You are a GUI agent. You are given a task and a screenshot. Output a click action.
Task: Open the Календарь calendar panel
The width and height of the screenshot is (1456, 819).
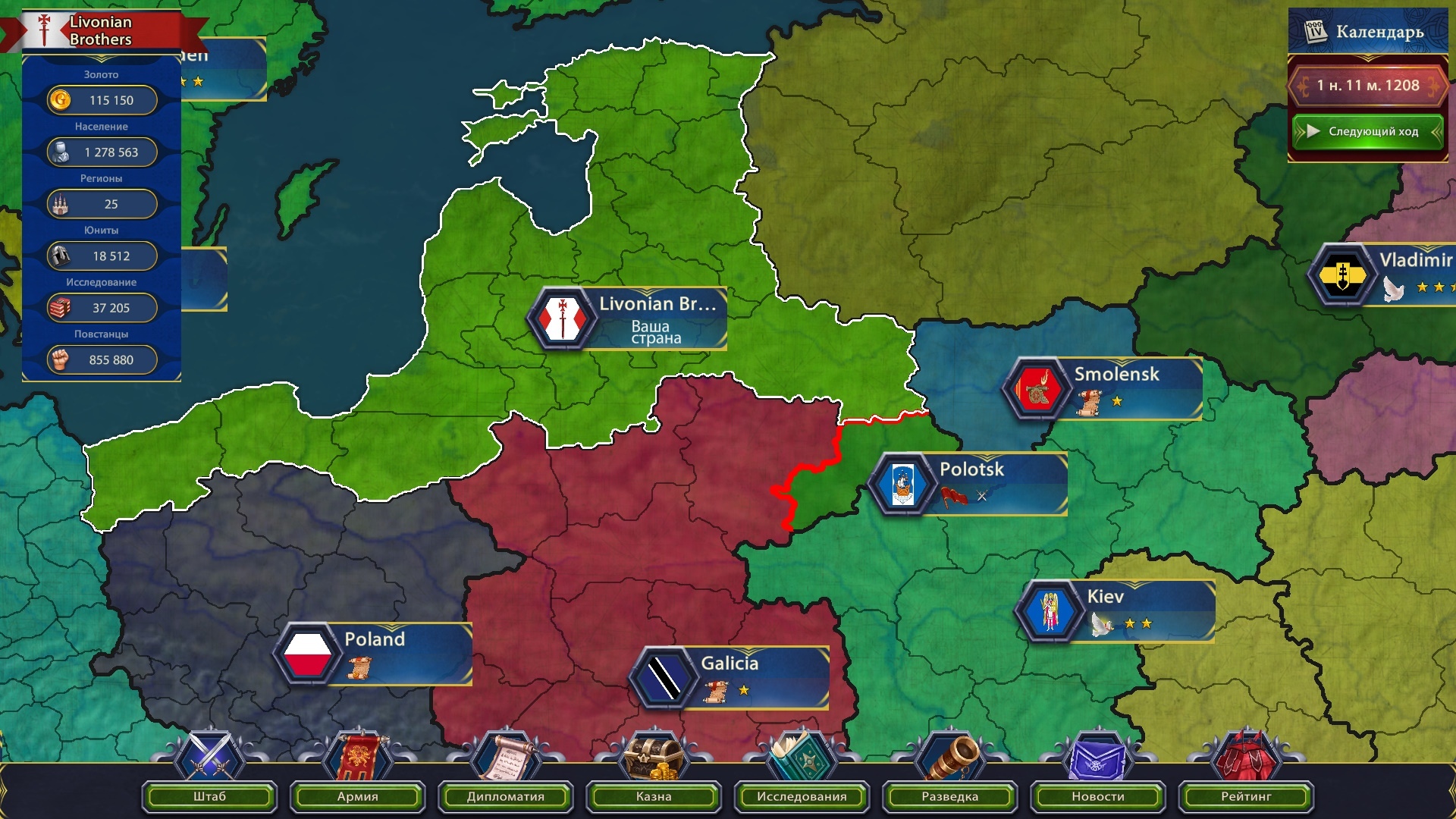tap(1367, 32)
